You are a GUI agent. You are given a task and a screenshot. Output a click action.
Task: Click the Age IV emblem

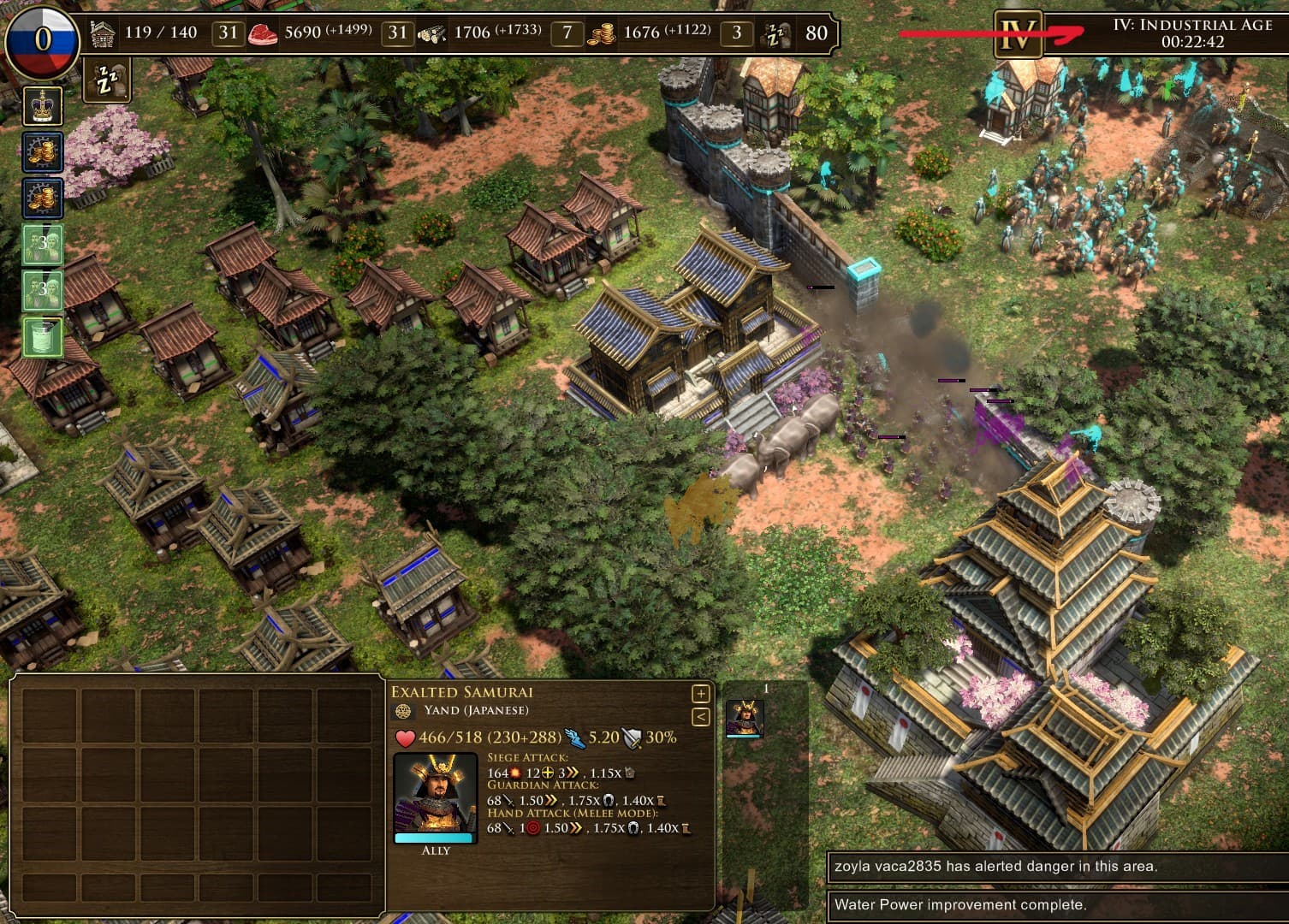(x=1018, y=35)
